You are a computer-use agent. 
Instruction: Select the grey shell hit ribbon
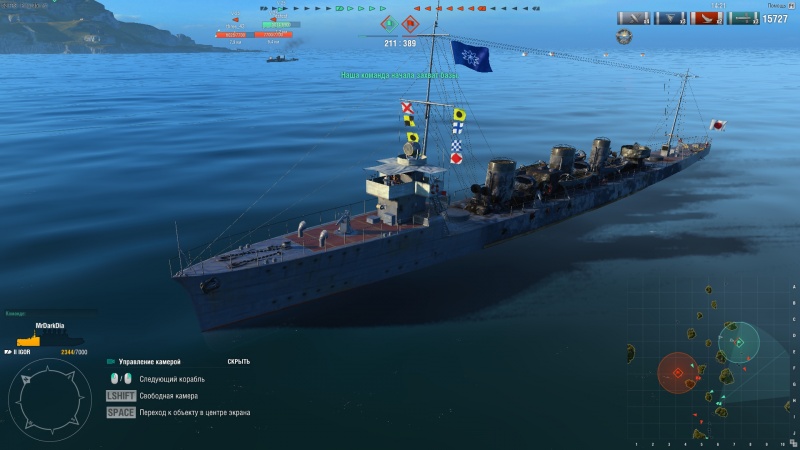click(x=634, y=18)
